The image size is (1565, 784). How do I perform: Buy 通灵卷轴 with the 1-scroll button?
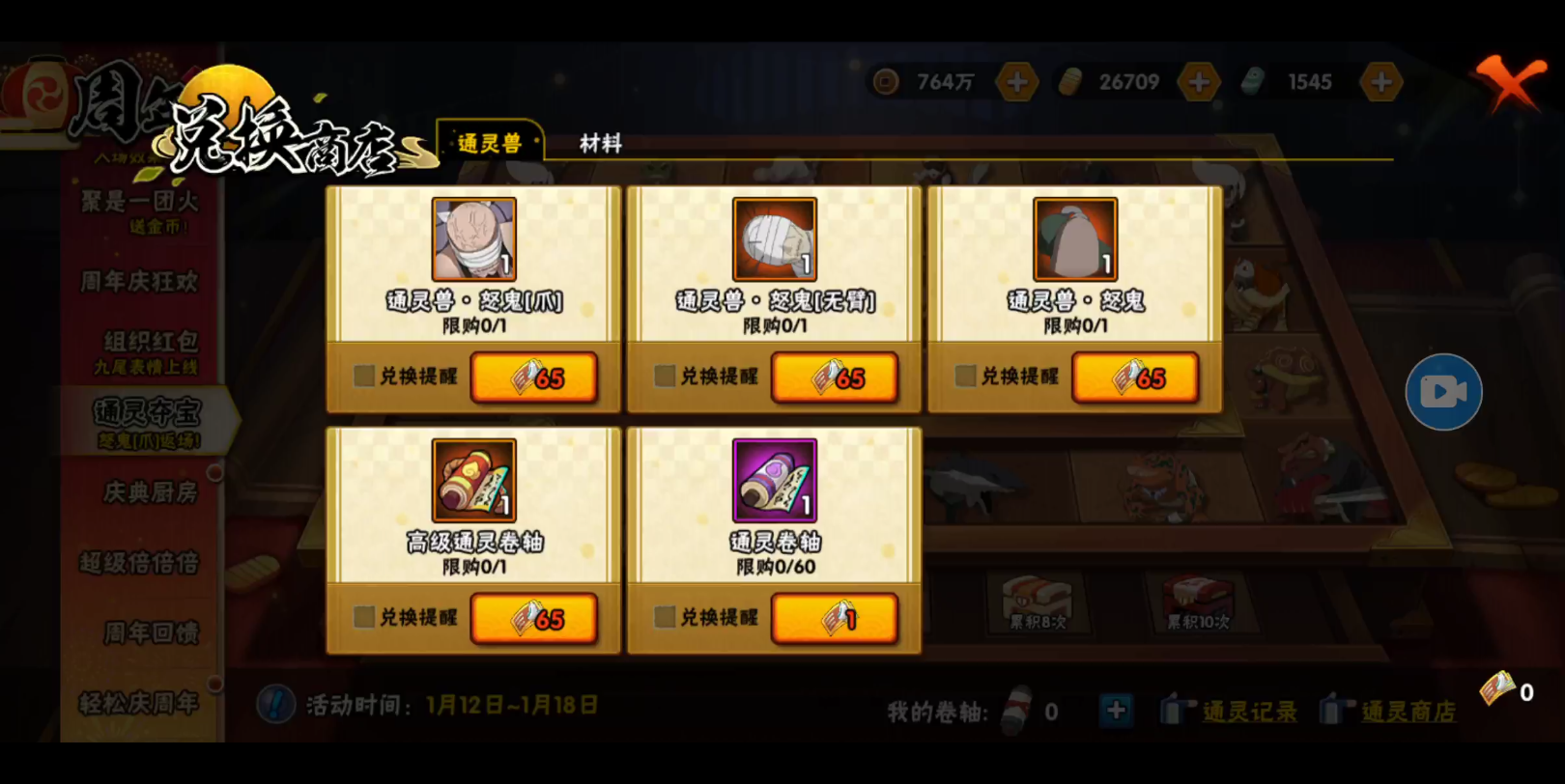pyautogui.click(x=836, y=619)
